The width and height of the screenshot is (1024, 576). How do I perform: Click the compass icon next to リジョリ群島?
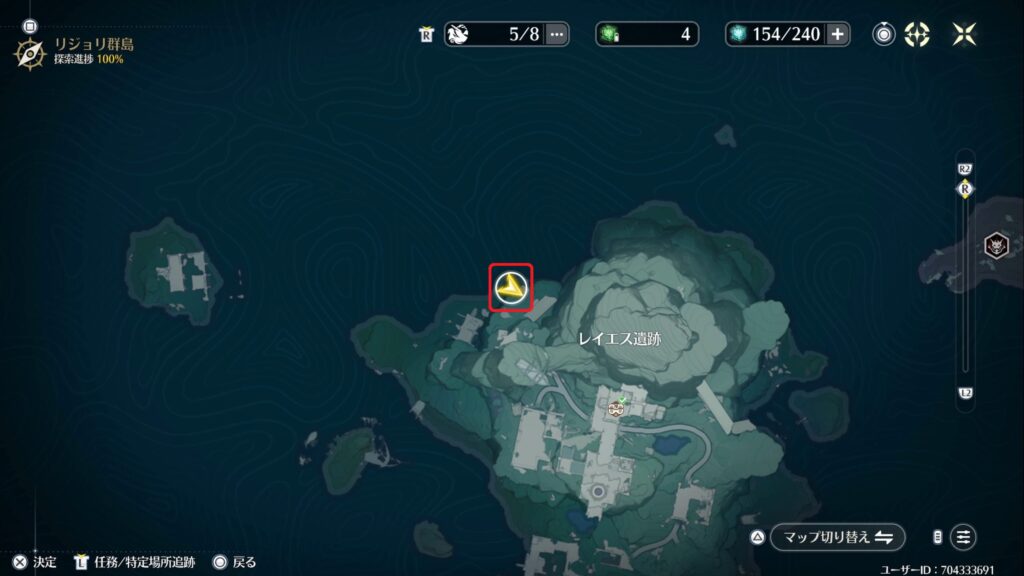point(30,52)
